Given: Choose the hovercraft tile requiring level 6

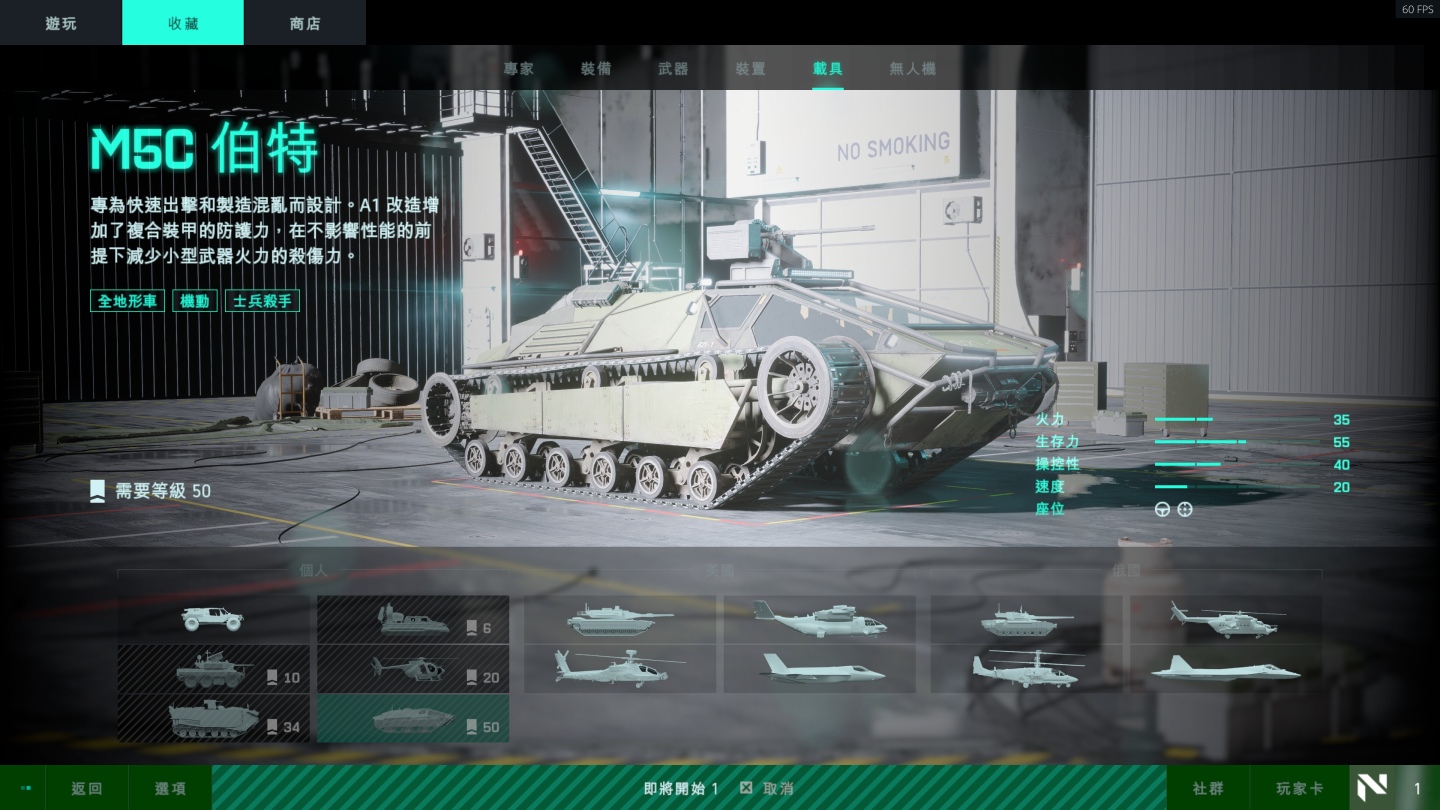Looking at the screenshot, I should [x=413, y=619].
